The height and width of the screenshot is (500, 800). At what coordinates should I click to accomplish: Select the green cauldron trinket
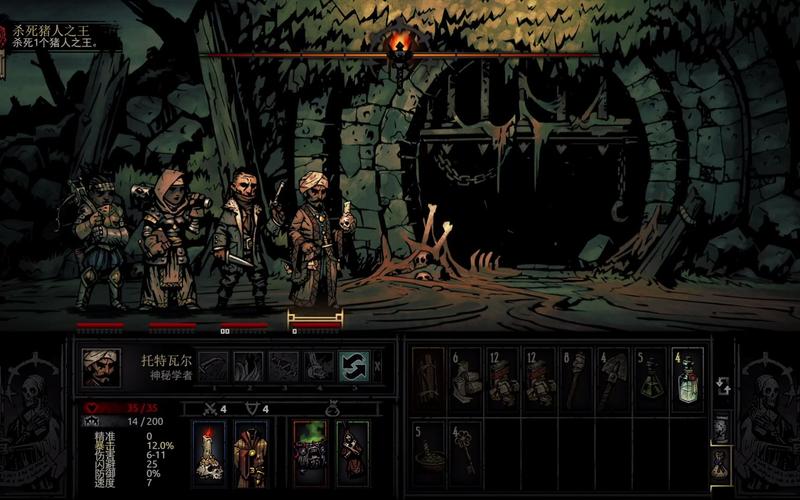310,453
